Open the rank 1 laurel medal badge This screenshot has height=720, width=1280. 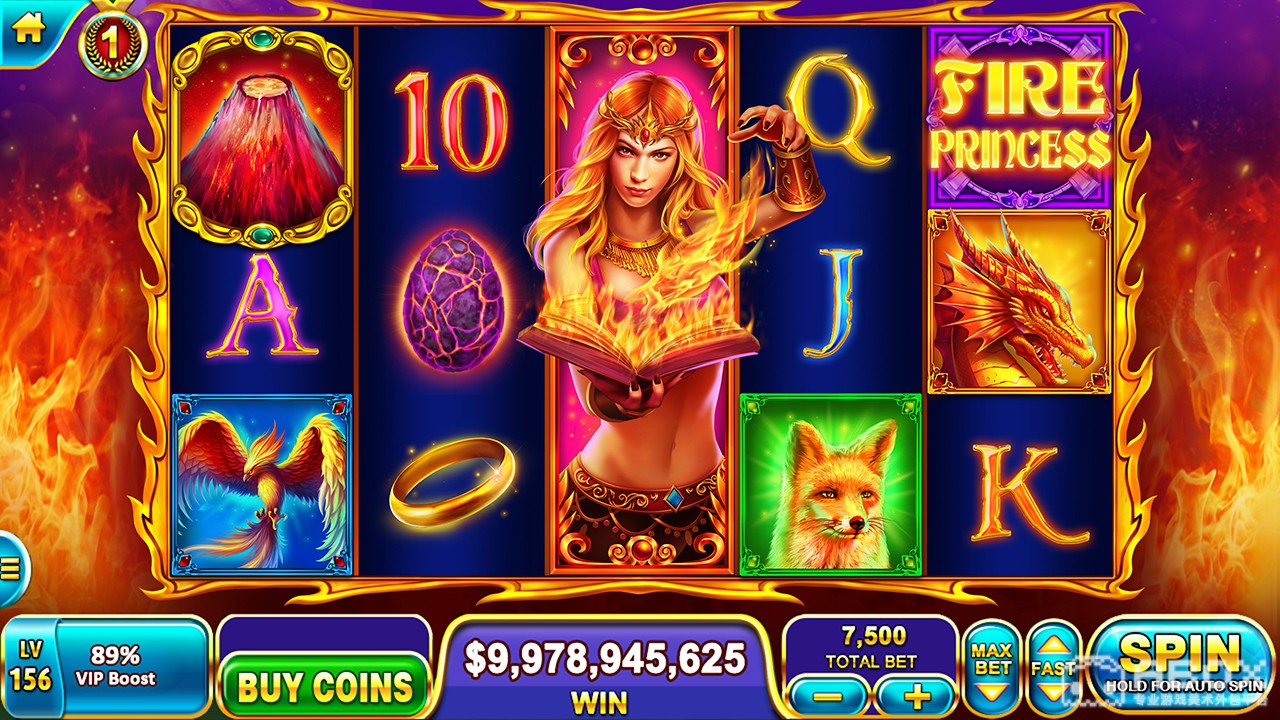click(113, 43)
